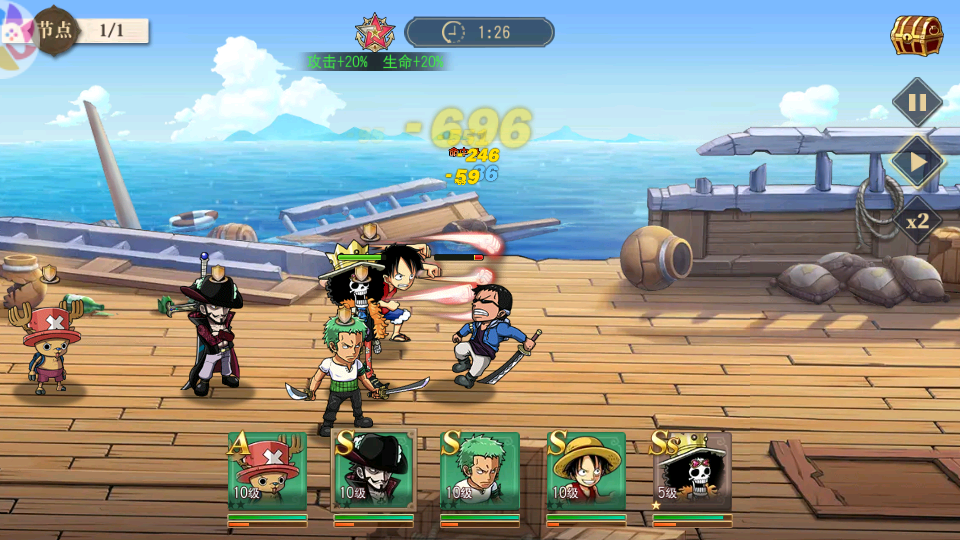The image size is (960, 540).
Task: Toggle the auto-play battle button
Action: [x=917, y=161]
